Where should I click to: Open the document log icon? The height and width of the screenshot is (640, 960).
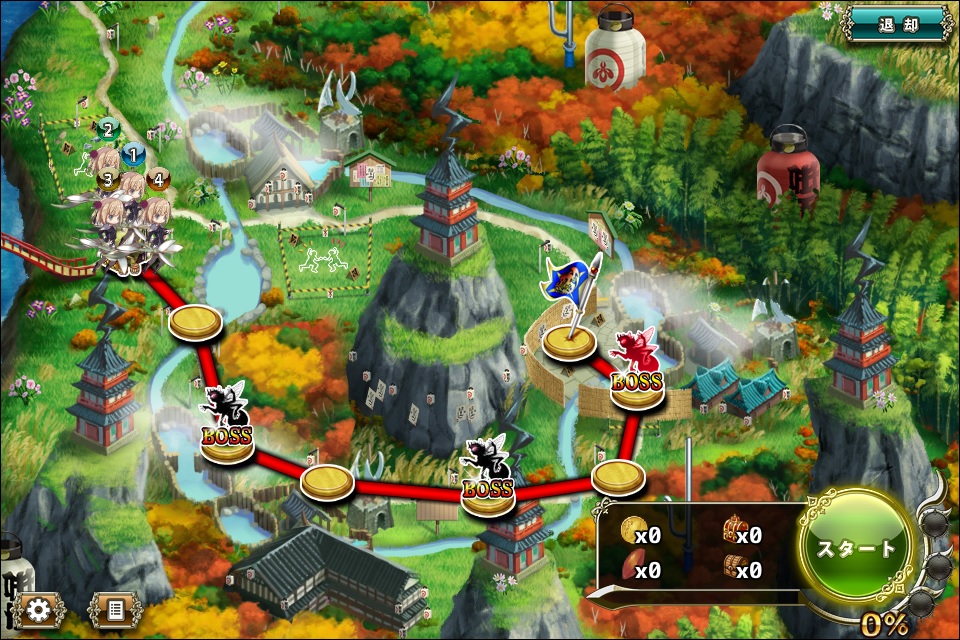click(114, 609)
